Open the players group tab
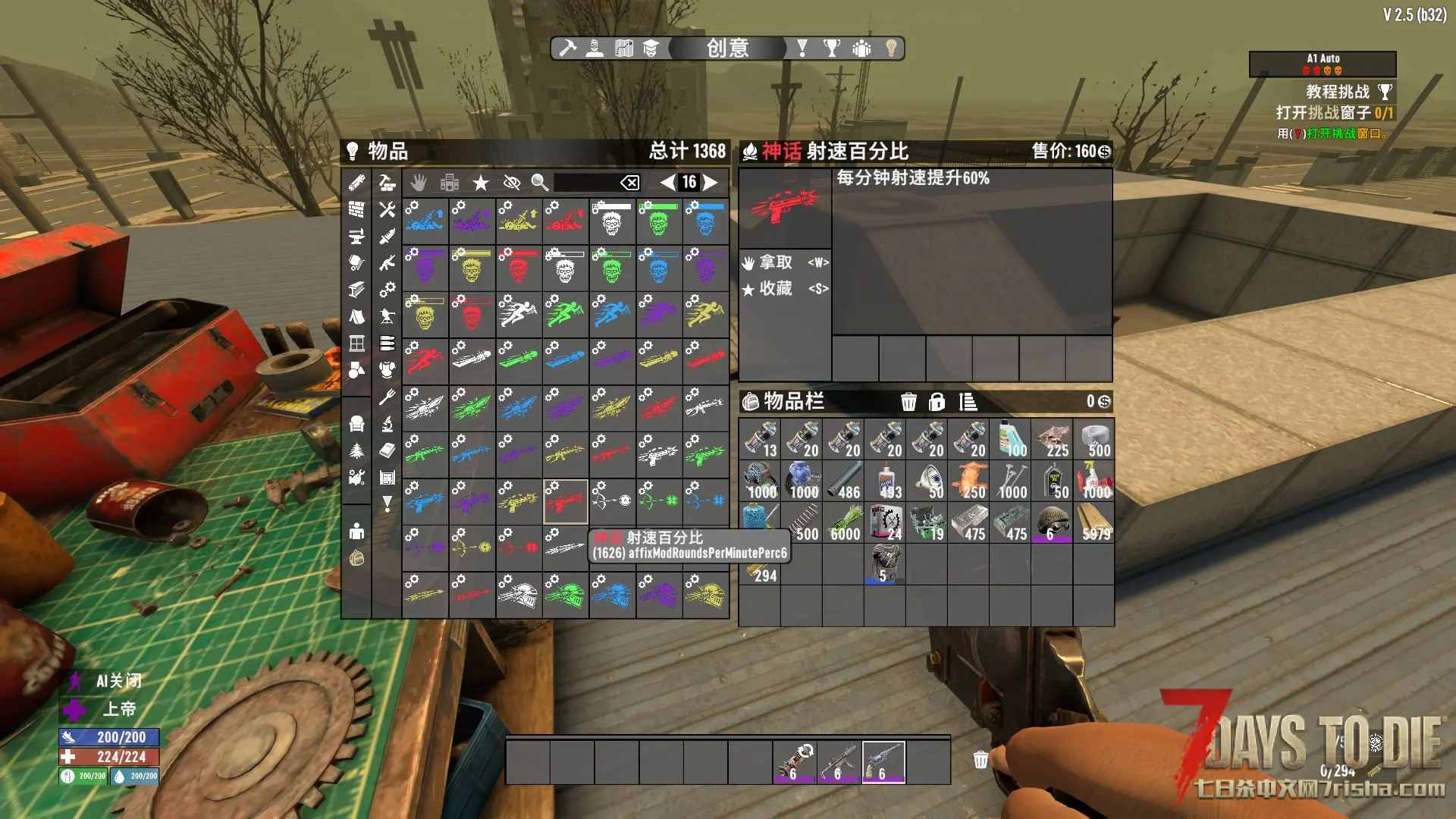 point(861,49)
